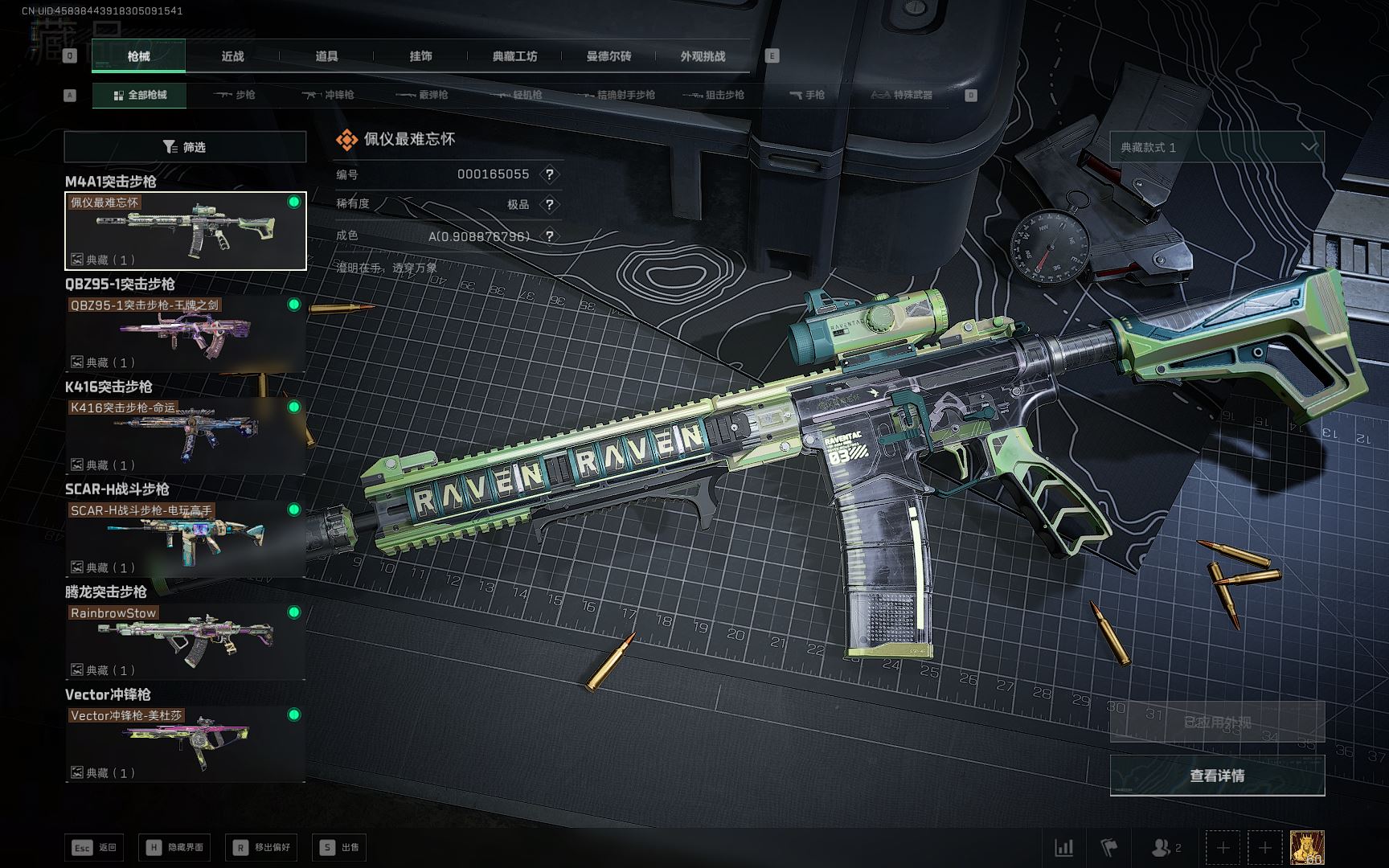Switch to the 近战 tab

[x=232, y=56]
